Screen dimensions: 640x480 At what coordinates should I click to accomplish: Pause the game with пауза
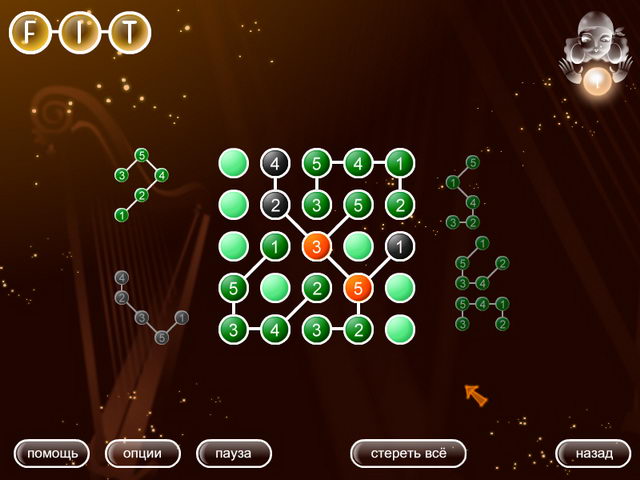point(234,453)
